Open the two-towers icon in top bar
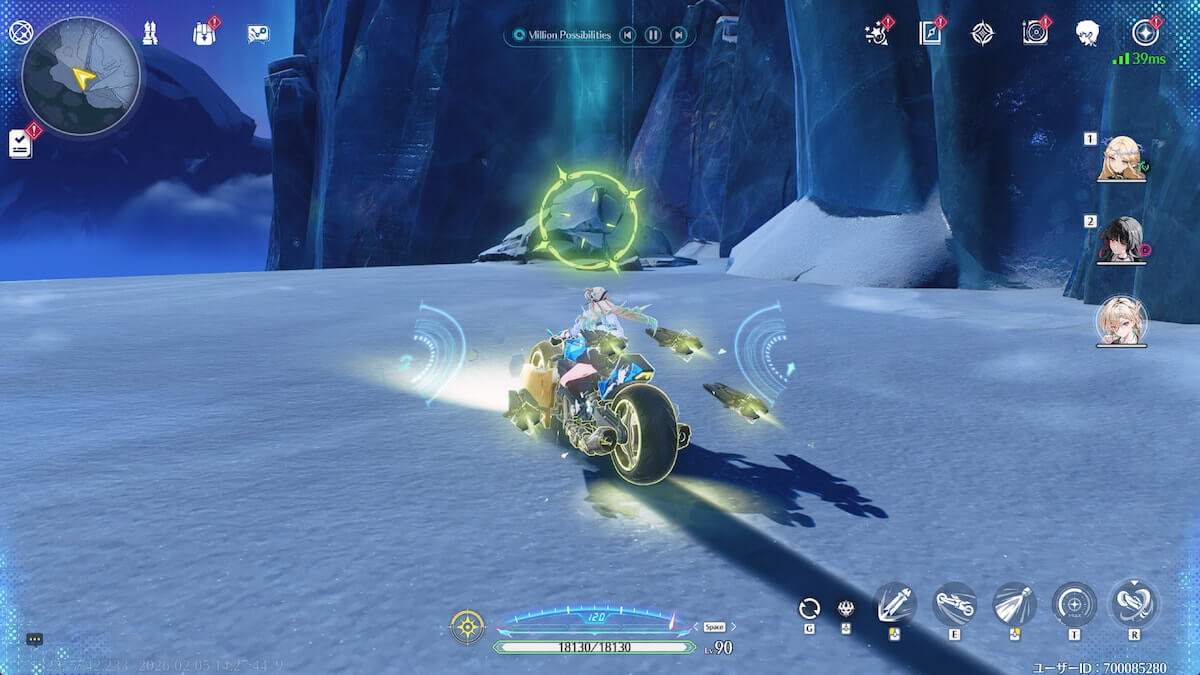 point(150,33)
